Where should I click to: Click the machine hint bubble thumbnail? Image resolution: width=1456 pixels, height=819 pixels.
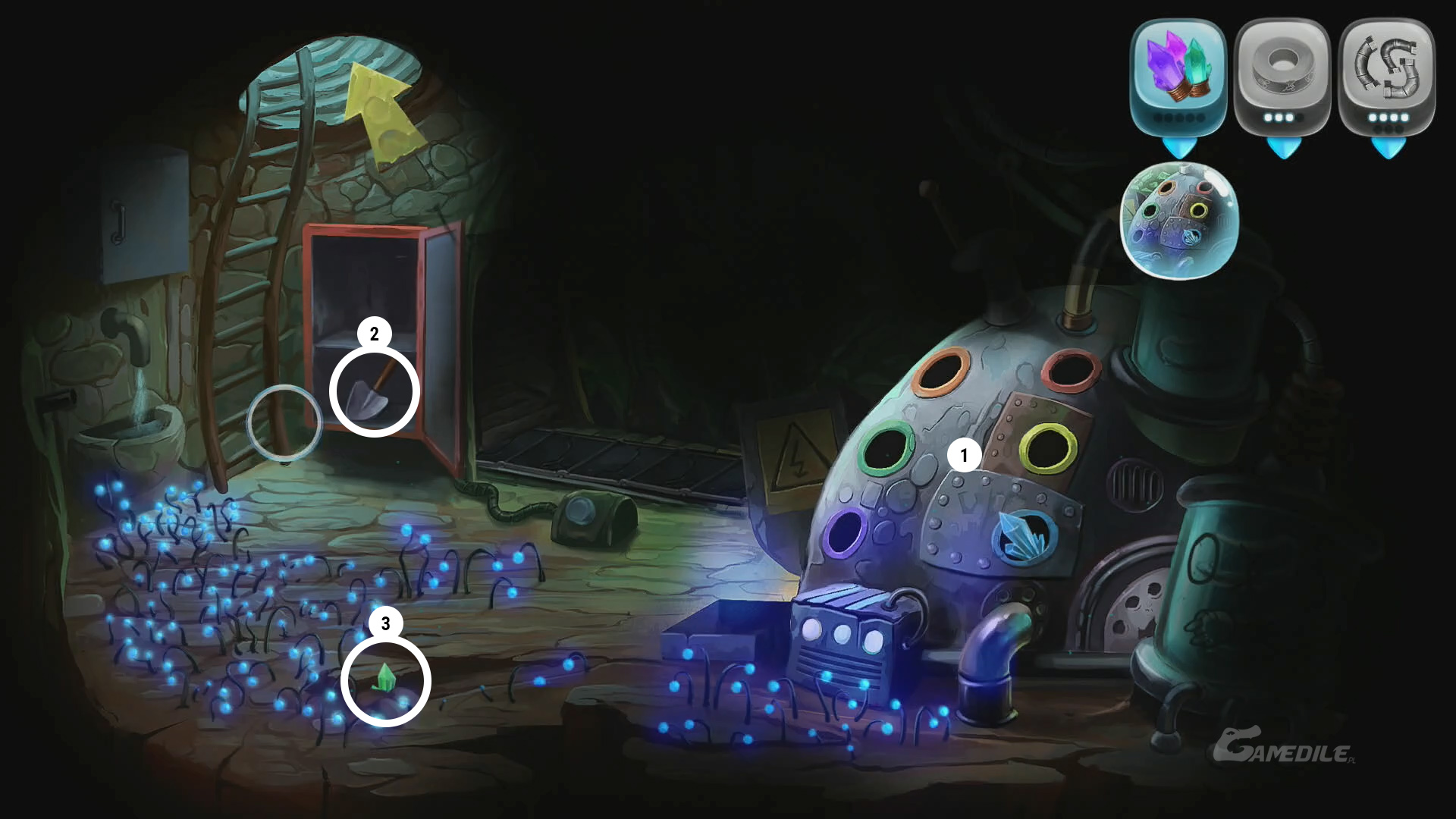(x=1178, y=220)
